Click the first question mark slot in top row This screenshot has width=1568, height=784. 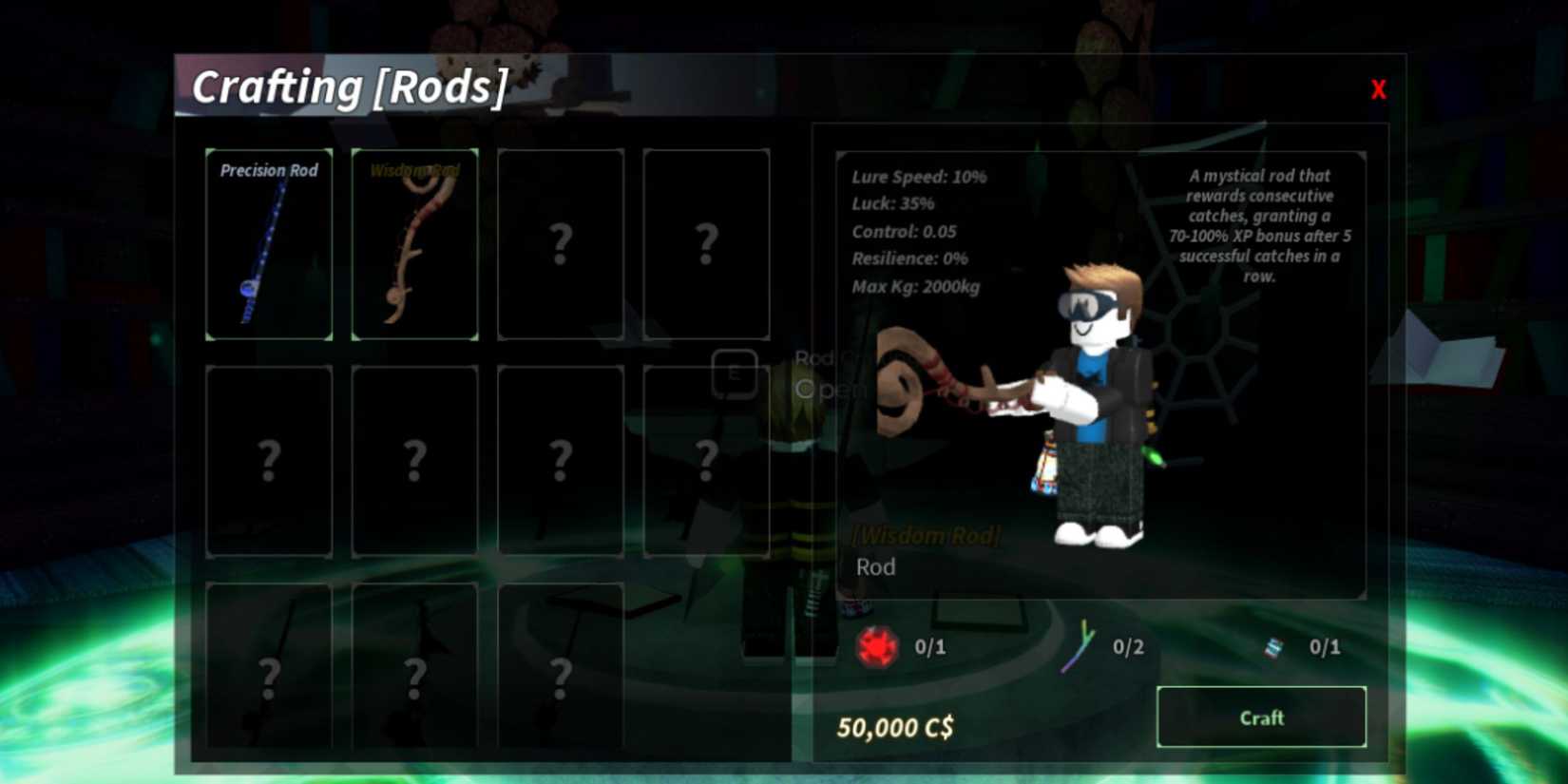click(x=560, y=244)
